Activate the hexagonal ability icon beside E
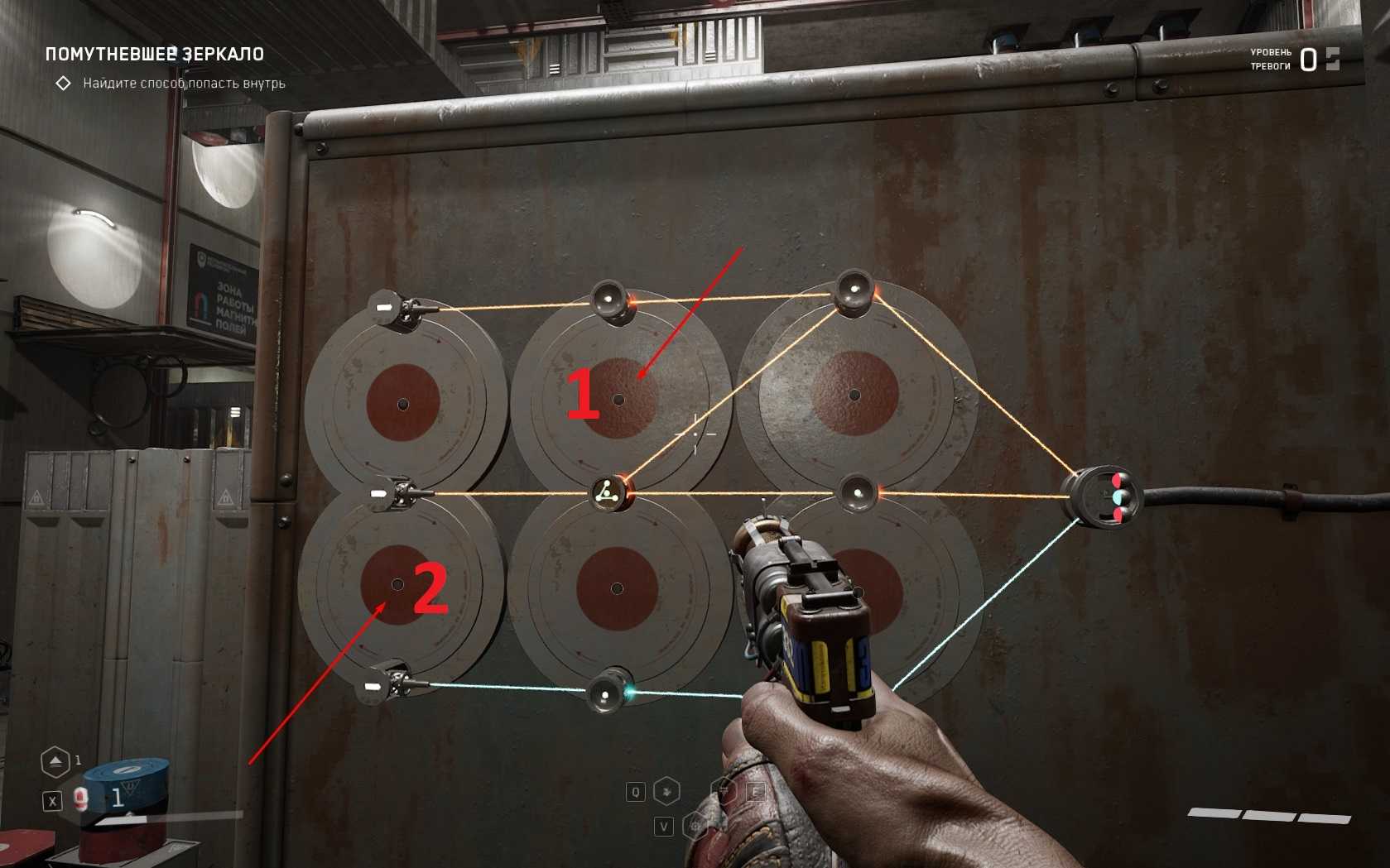Viewport: 1390px width, 868px height. pyautogui.click(x=725, y=792)
